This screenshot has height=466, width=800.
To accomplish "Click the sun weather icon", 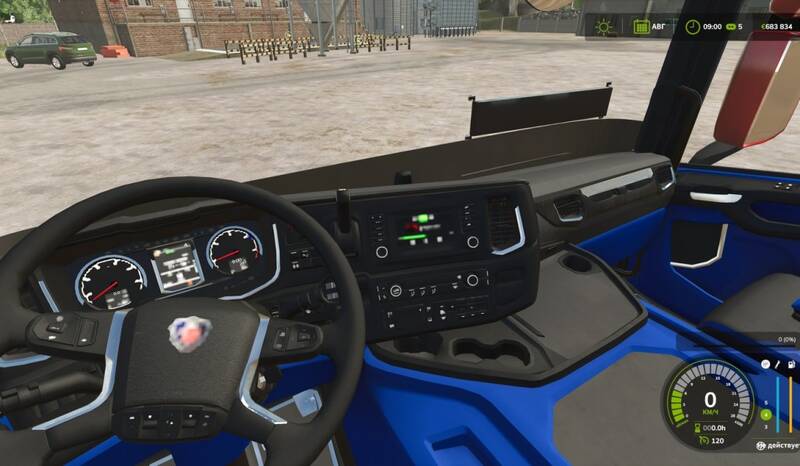I will 605,26.
